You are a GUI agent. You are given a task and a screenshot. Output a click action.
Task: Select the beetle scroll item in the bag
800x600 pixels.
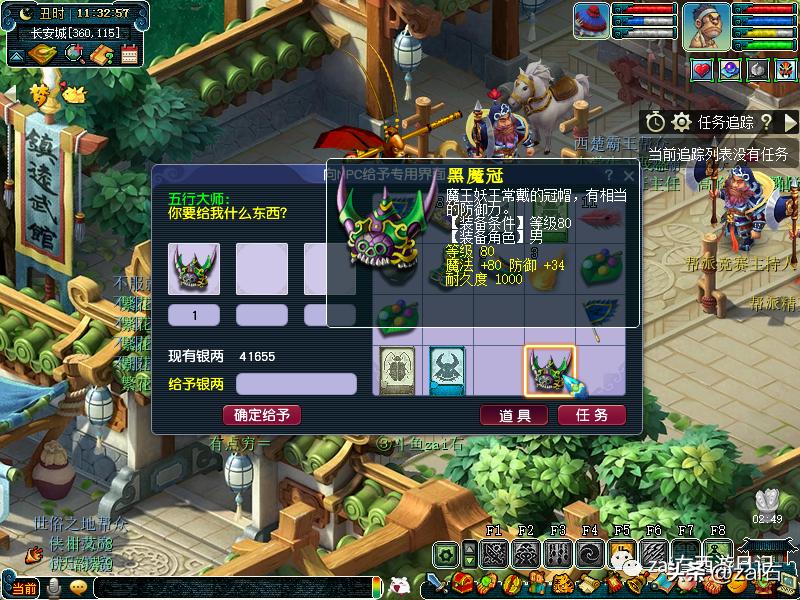(397, 371)
